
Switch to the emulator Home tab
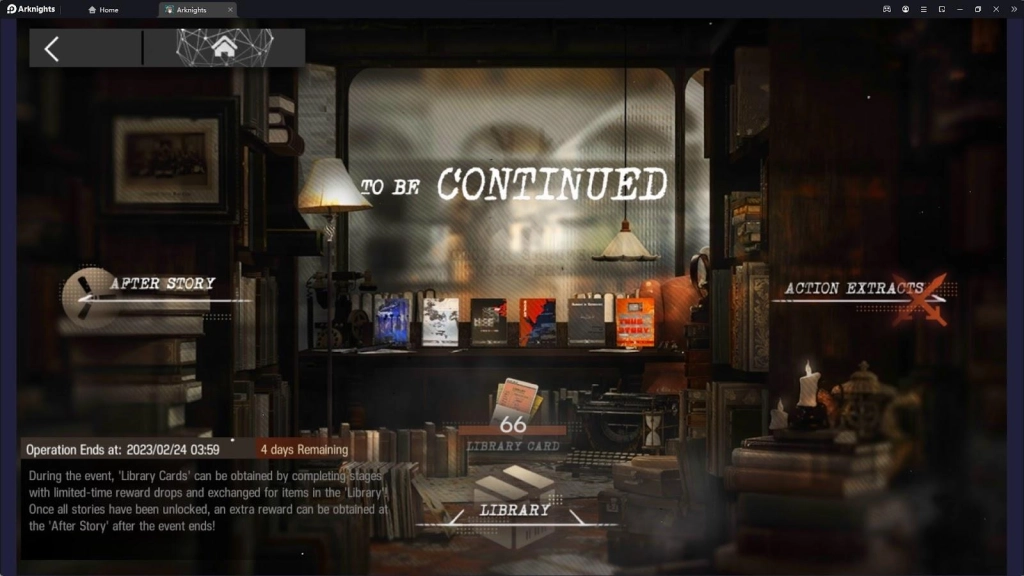pyautogui.click(x=103, y=10)
